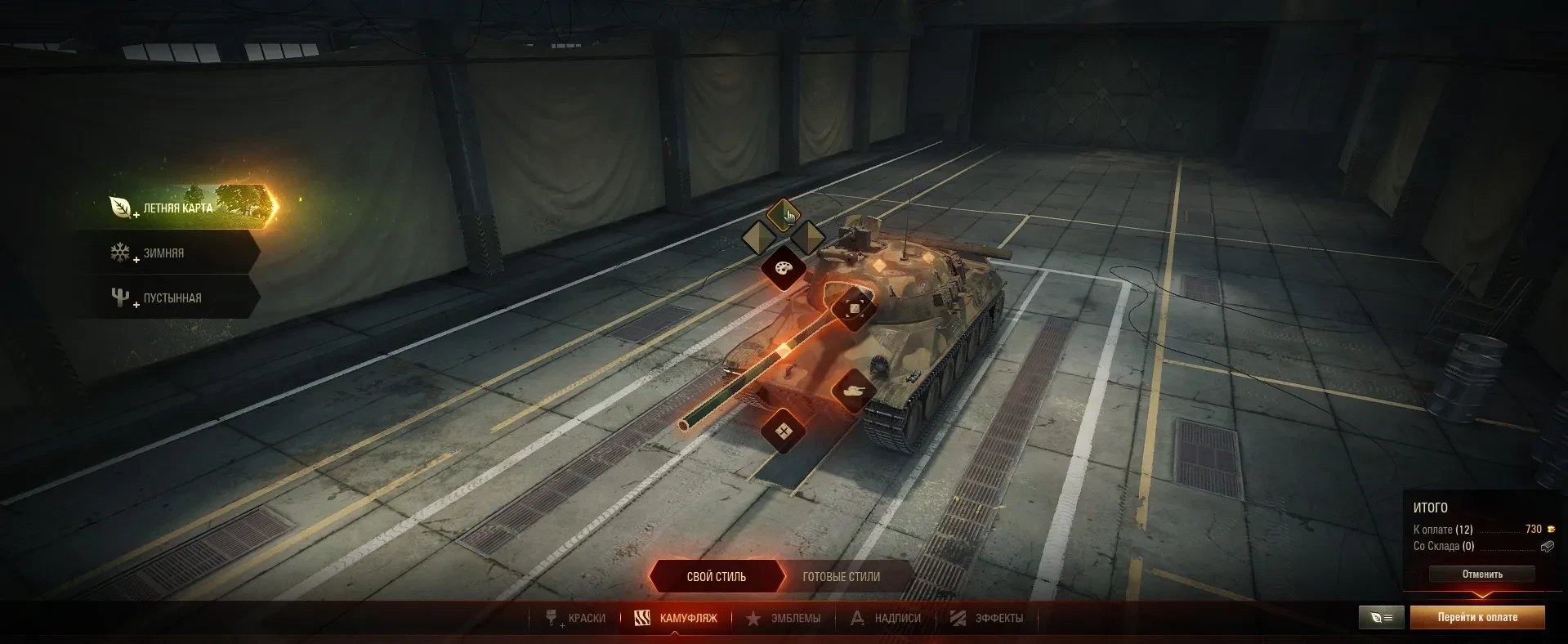This screenshot has height=644, width=1568.
Task: Click the paint palette icon by the tank
Action: 784,268
